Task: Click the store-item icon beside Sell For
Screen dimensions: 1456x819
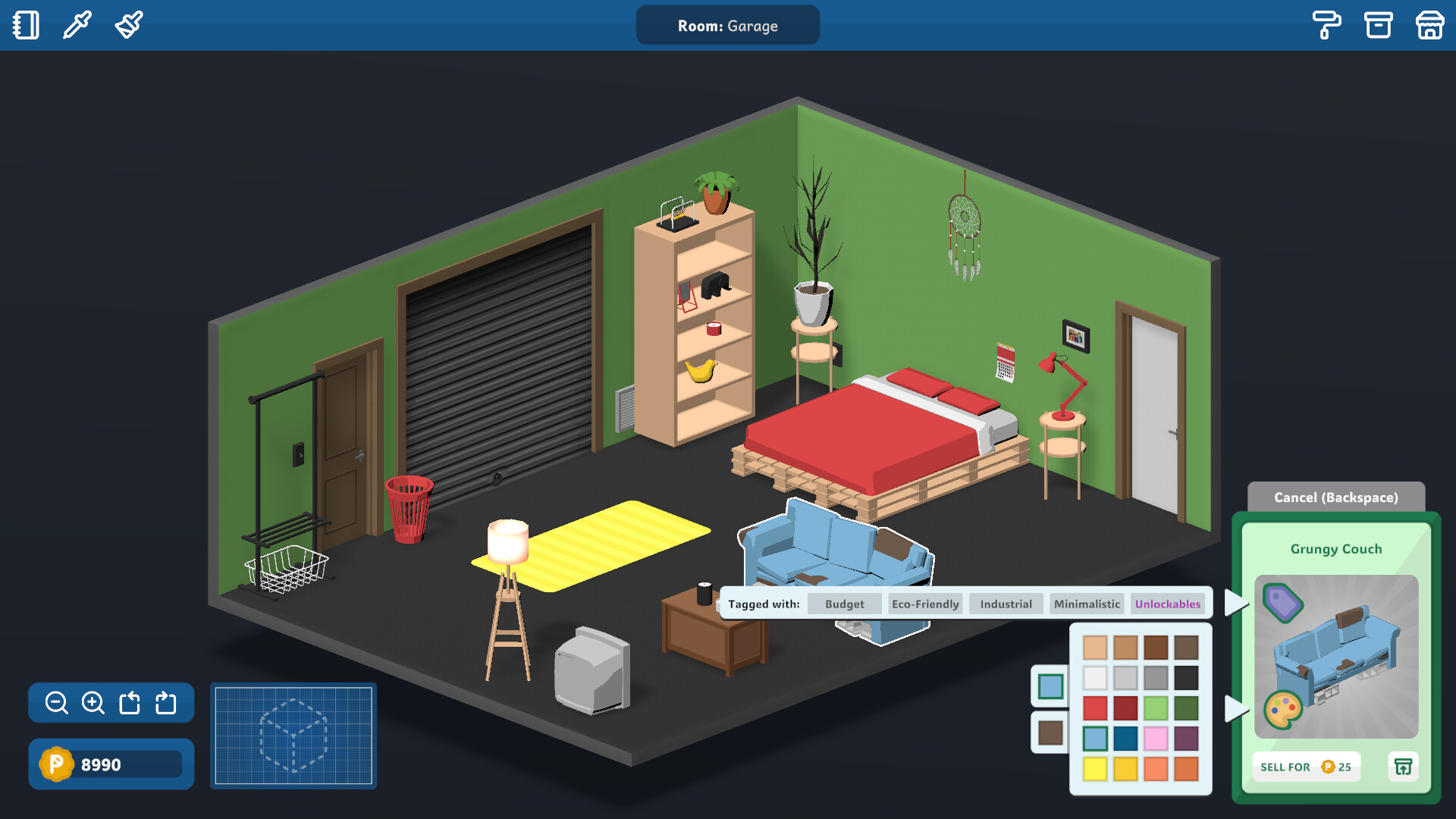Action: 1404,767
